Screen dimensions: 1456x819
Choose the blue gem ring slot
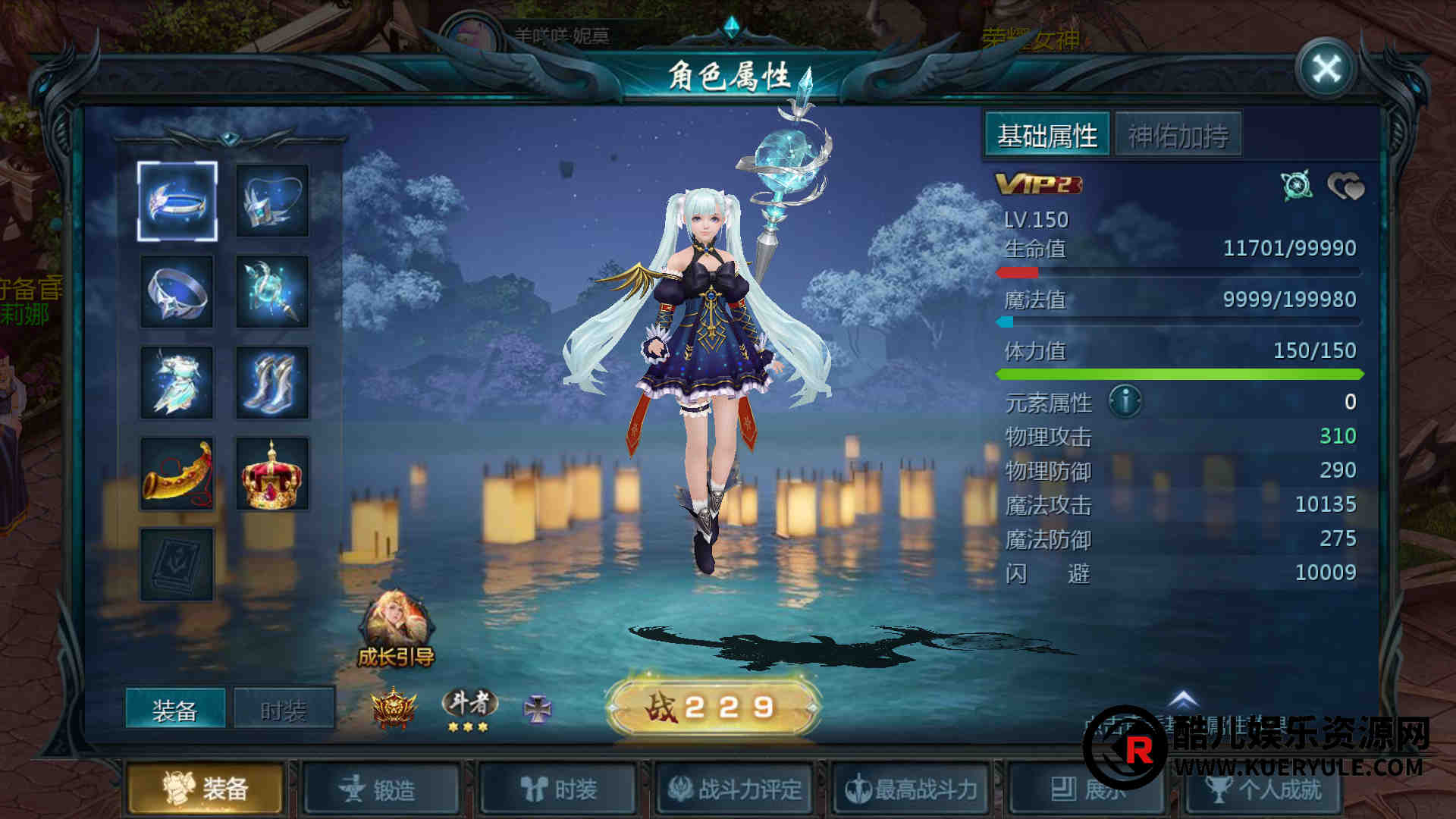pos(177,292)
